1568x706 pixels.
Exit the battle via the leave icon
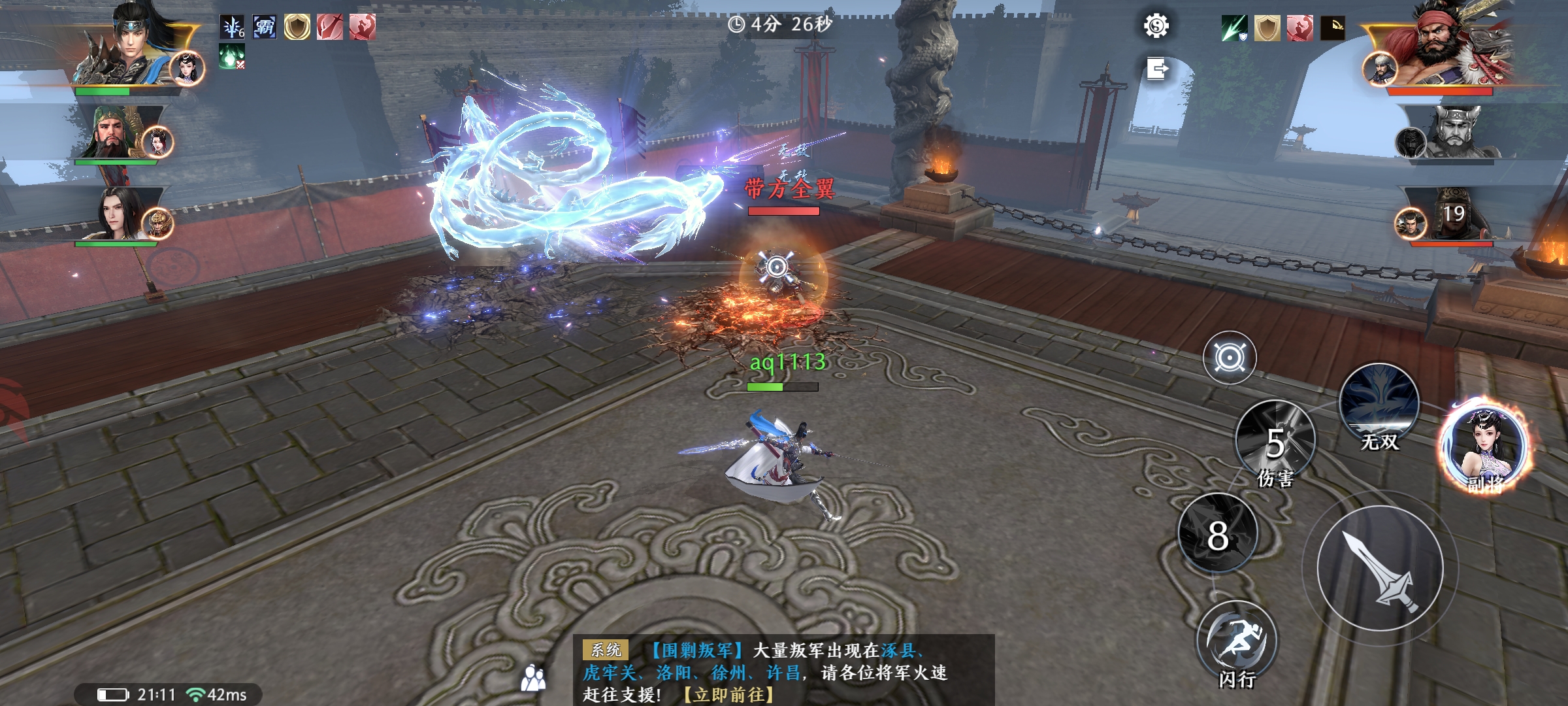[1156, 68]
